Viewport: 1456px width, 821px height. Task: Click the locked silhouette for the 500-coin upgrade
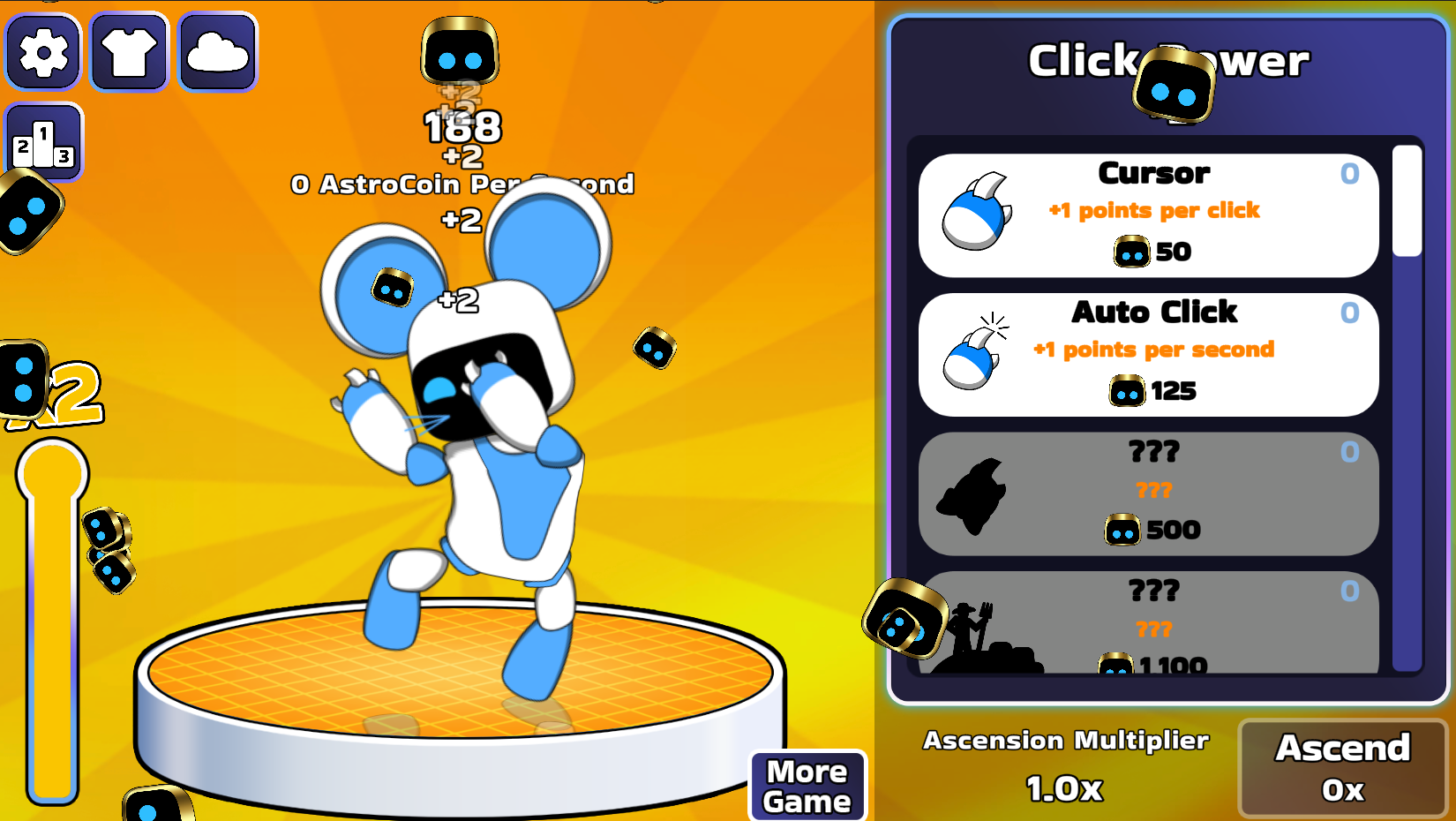coord(973,494)
